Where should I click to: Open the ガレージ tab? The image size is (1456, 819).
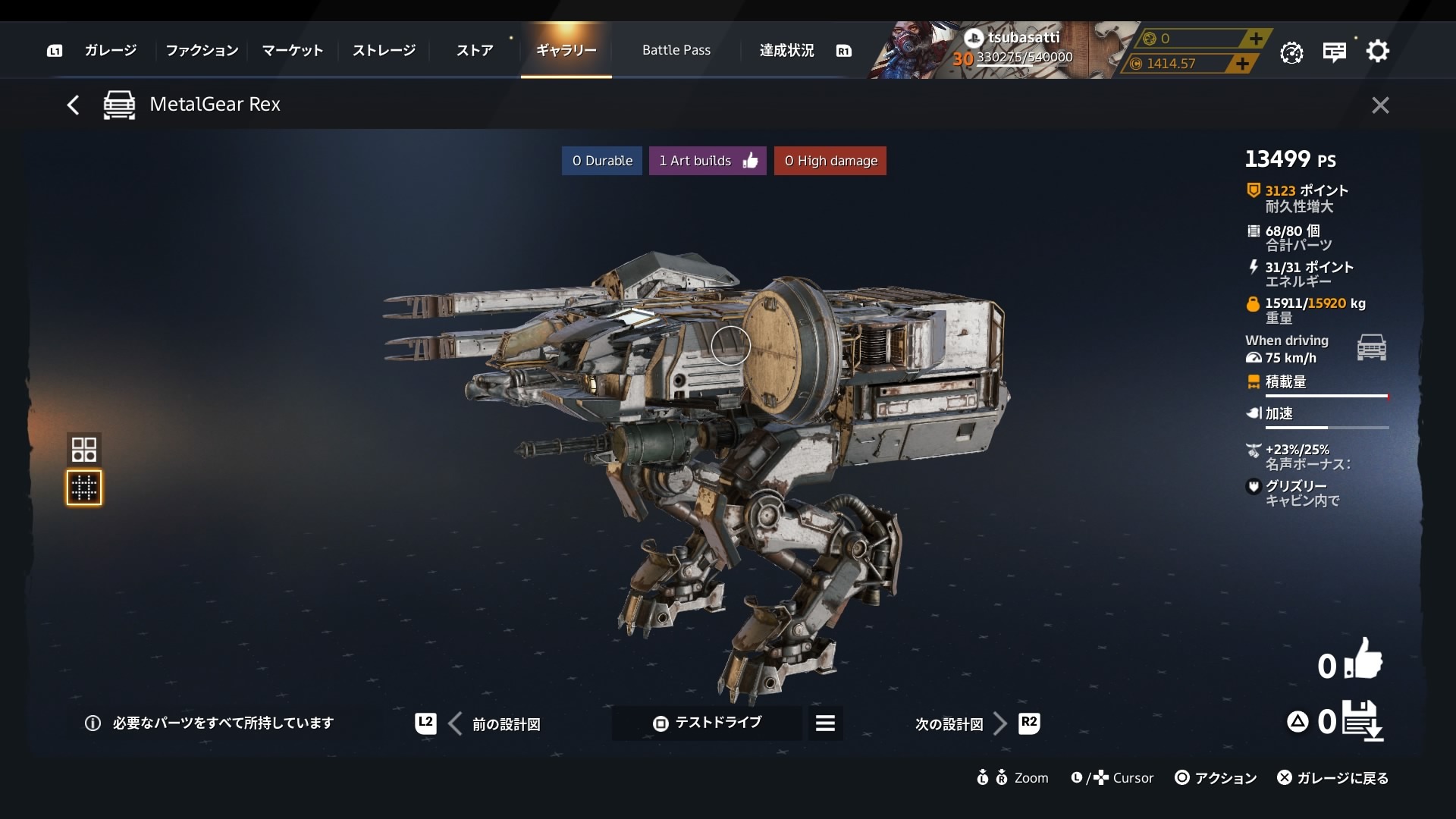111,51
